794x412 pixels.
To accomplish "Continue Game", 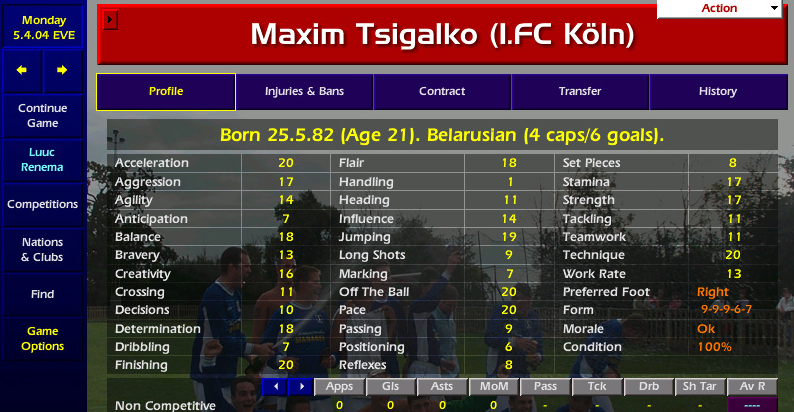I will [x=42, y=115].
